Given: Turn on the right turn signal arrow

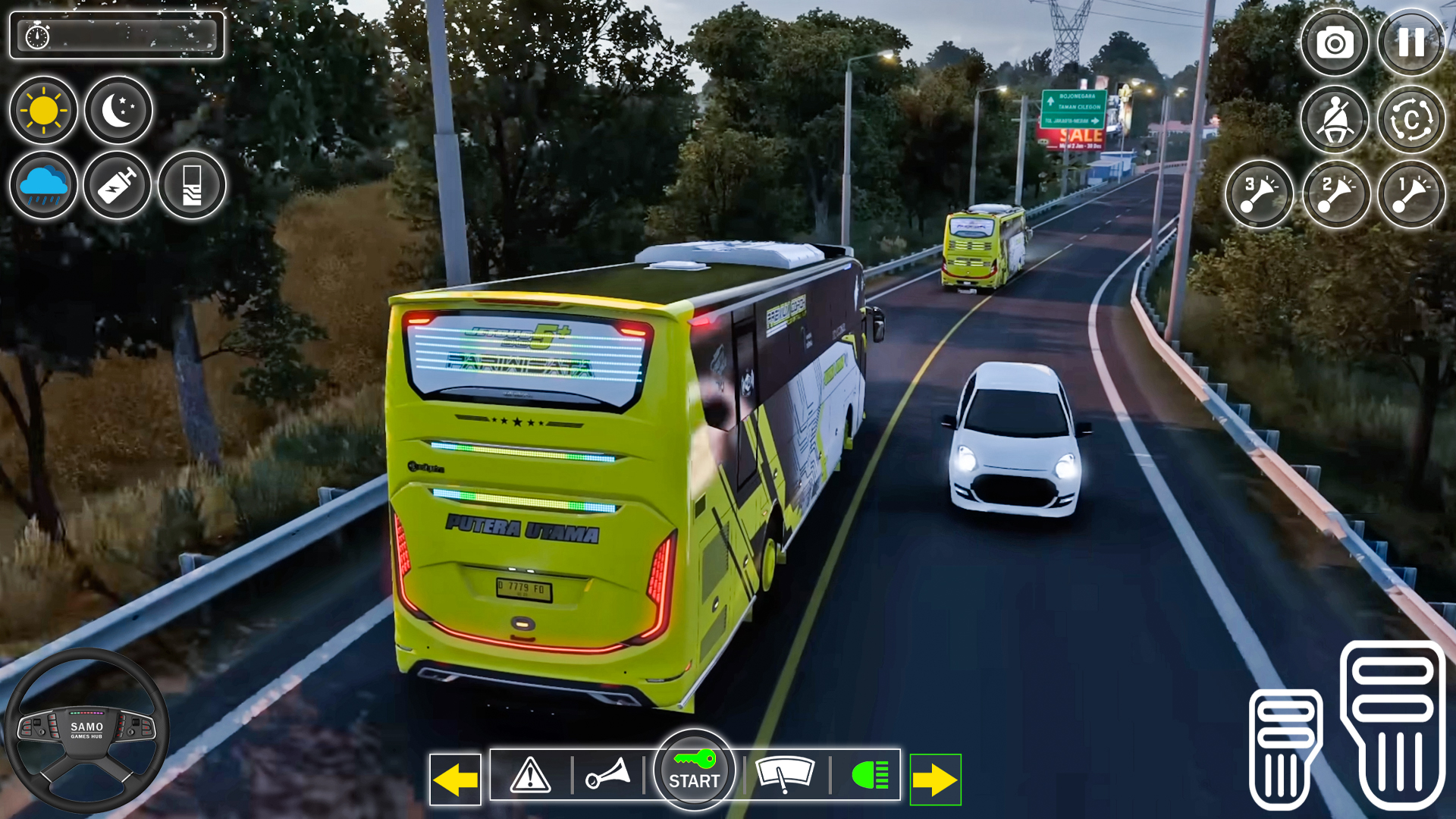Looking at the screenshot, I should [935, 780].
